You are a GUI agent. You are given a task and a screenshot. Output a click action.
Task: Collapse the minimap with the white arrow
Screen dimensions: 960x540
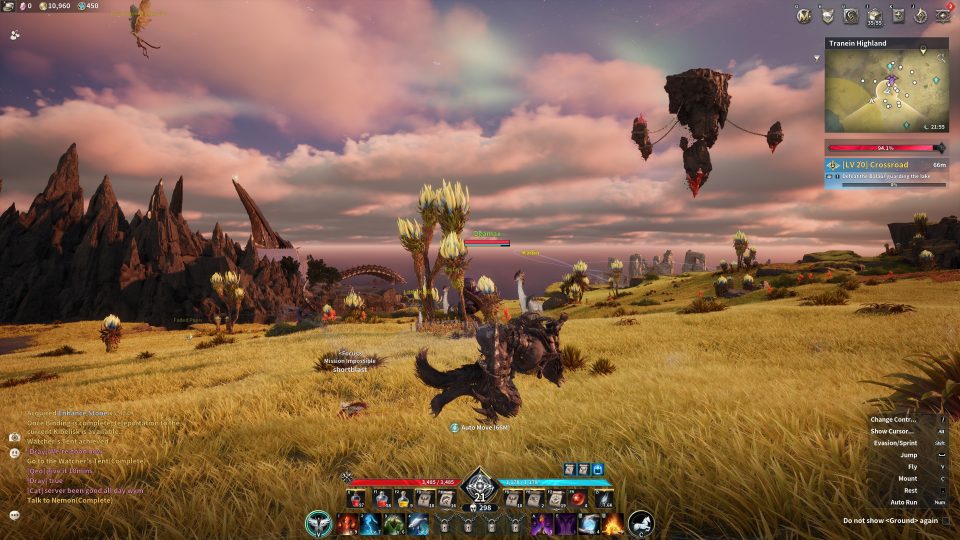818,58
